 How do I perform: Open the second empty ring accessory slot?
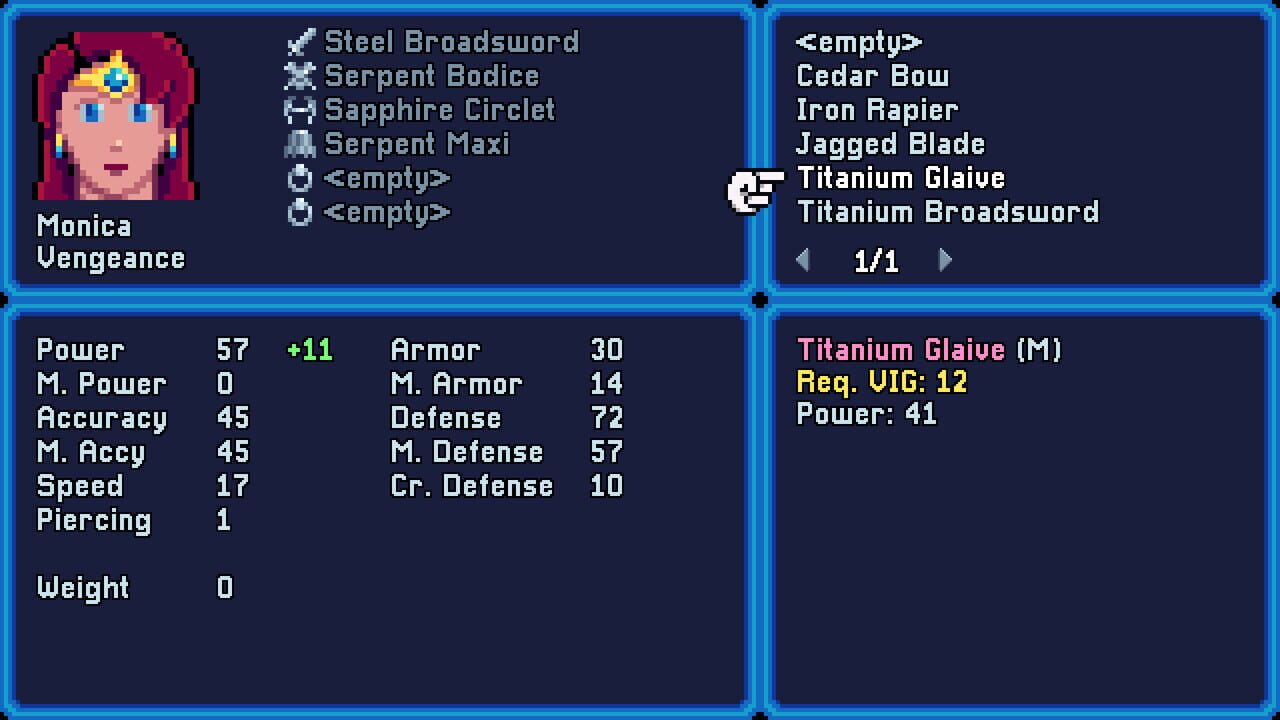point(298,211)
